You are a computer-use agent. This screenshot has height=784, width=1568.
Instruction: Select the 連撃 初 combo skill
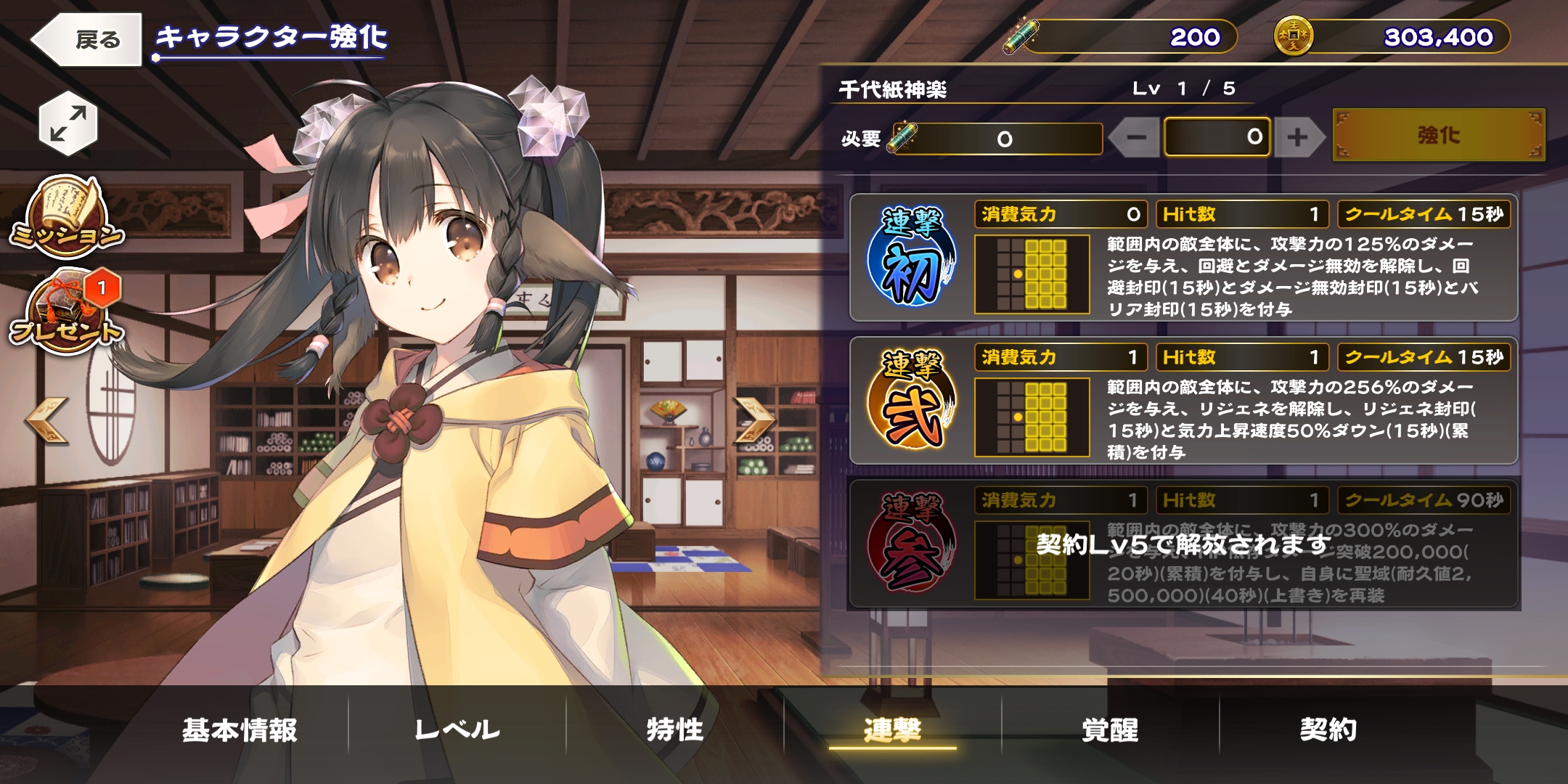coord(912,258)
